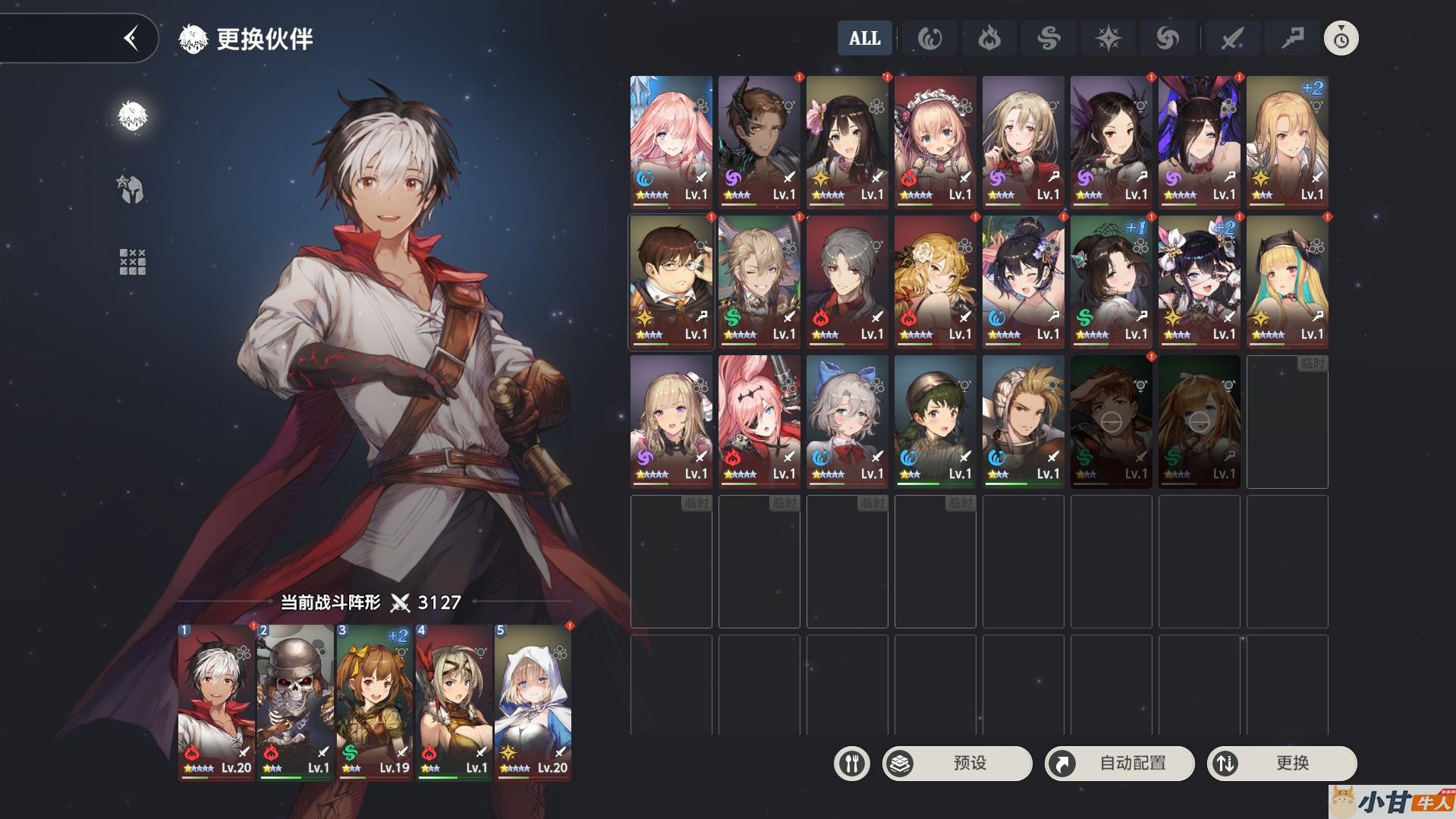The image size is (1456, 819).
Task: Go back with the arrow button
Action: tap(131, 38)
